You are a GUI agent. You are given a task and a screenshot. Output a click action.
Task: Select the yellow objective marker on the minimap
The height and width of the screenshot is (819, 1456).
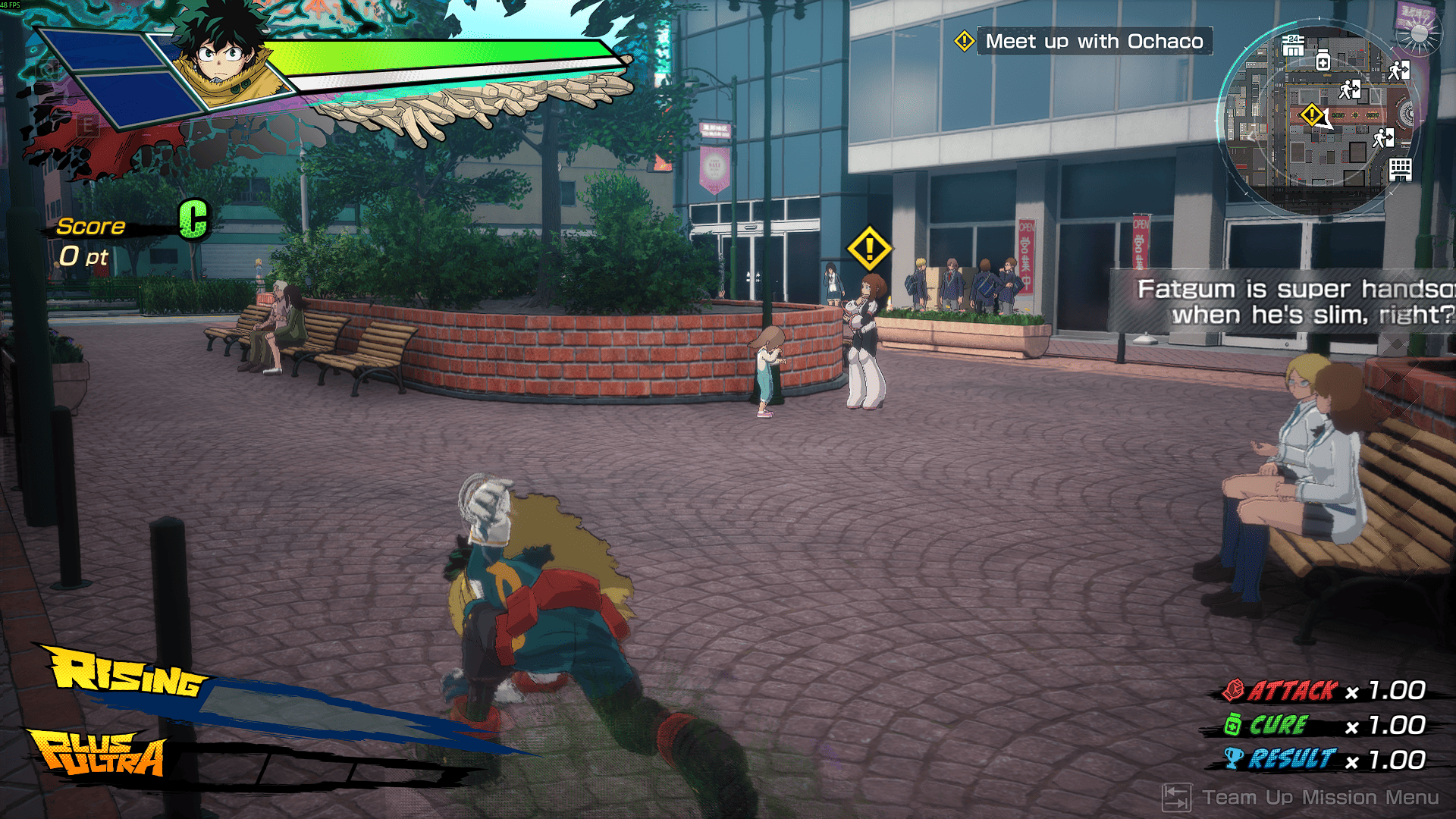point(1311,115)
